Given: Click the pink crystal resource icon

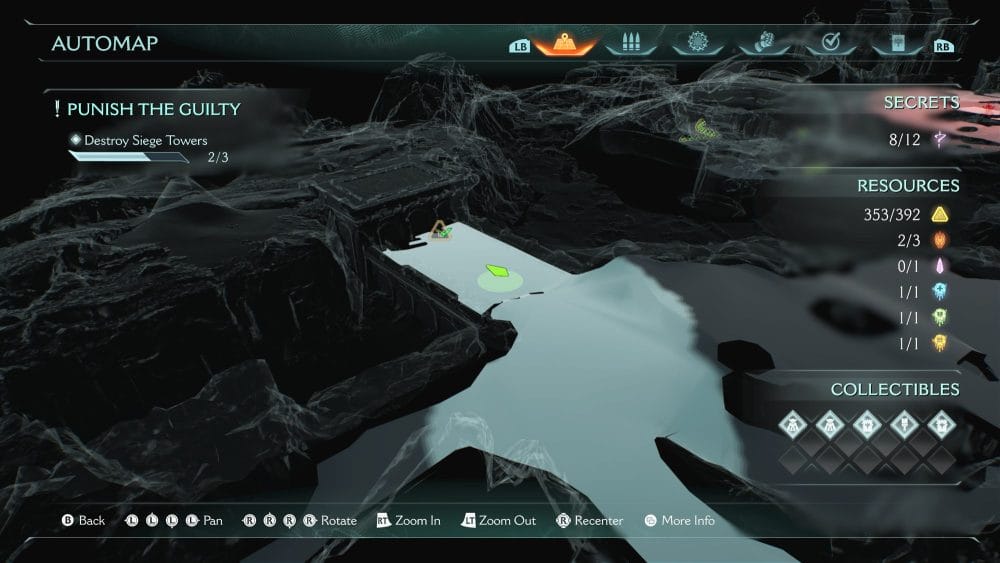Looking at the screenshot, I should (939, 266).
